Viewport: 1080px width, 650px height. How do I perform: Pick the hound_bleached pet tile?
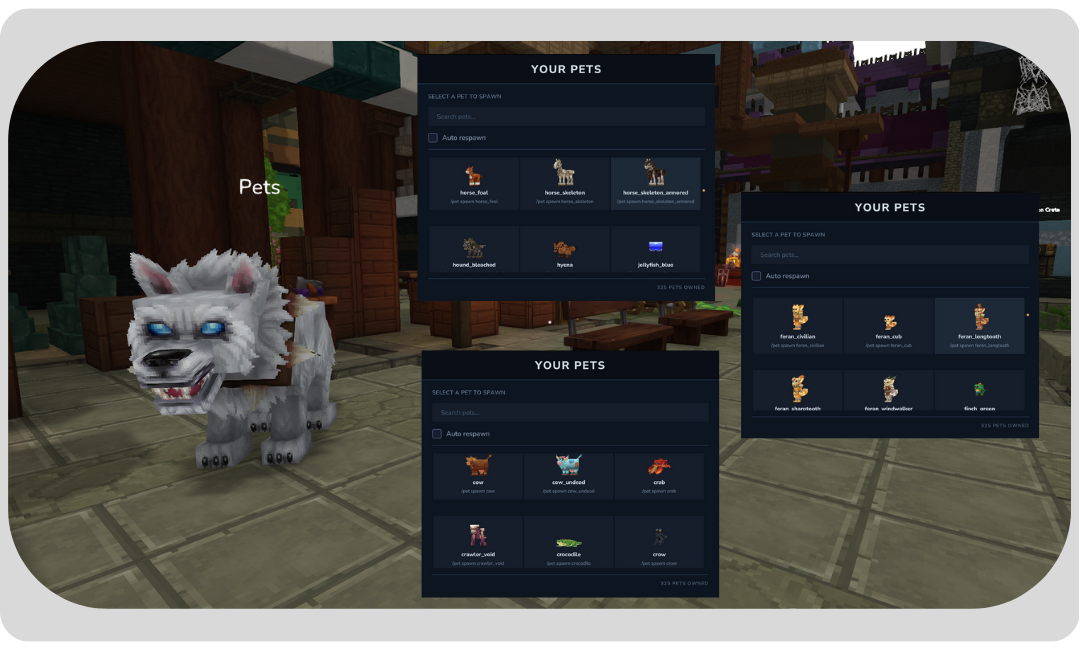474,250
